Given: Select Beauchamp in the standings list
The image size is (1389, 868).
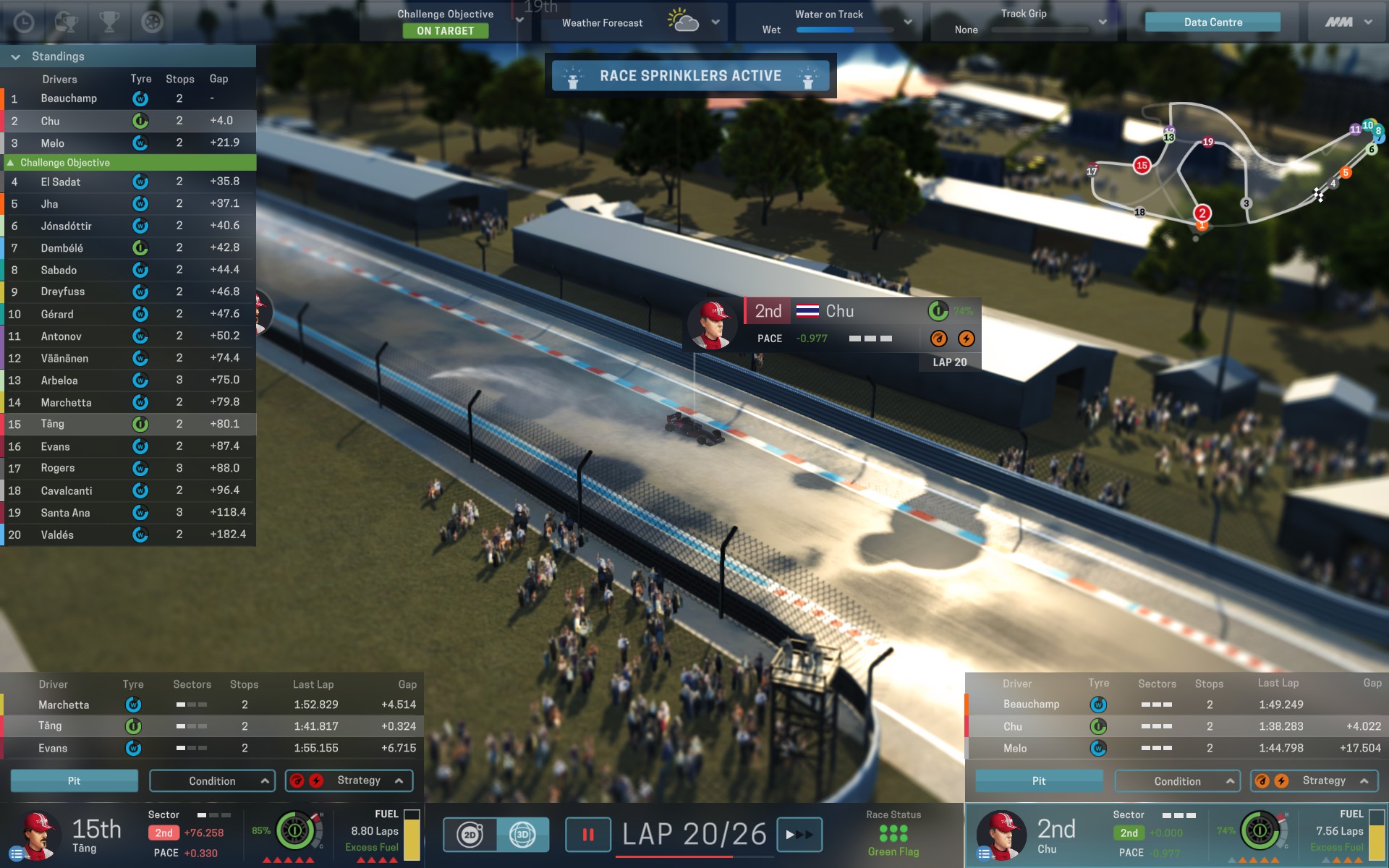Looking at the screenshot, I should [x=69, y=98].
